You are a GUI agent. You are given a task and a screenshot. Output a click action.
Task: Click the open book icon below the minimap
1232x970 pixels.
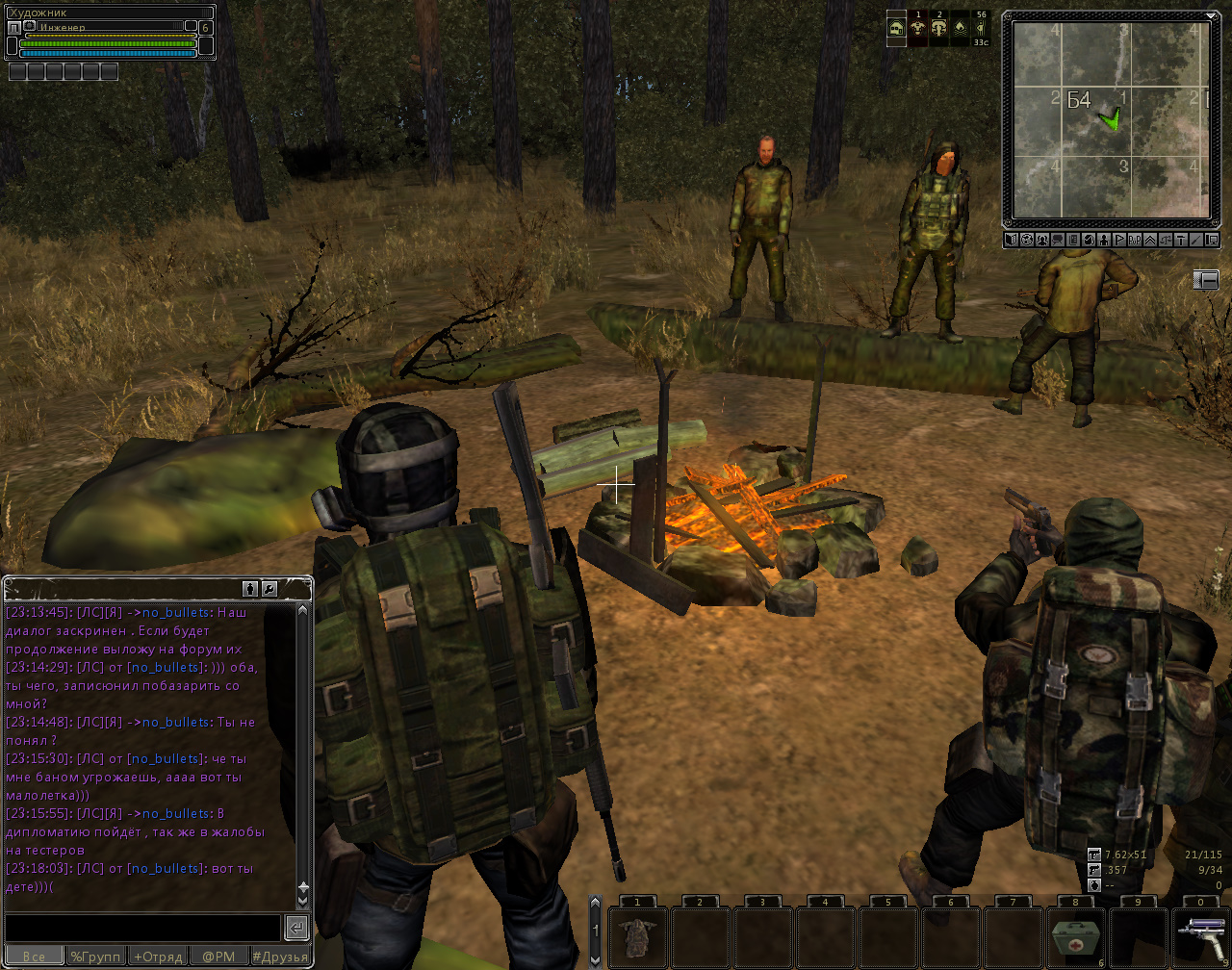[1011, 240]
